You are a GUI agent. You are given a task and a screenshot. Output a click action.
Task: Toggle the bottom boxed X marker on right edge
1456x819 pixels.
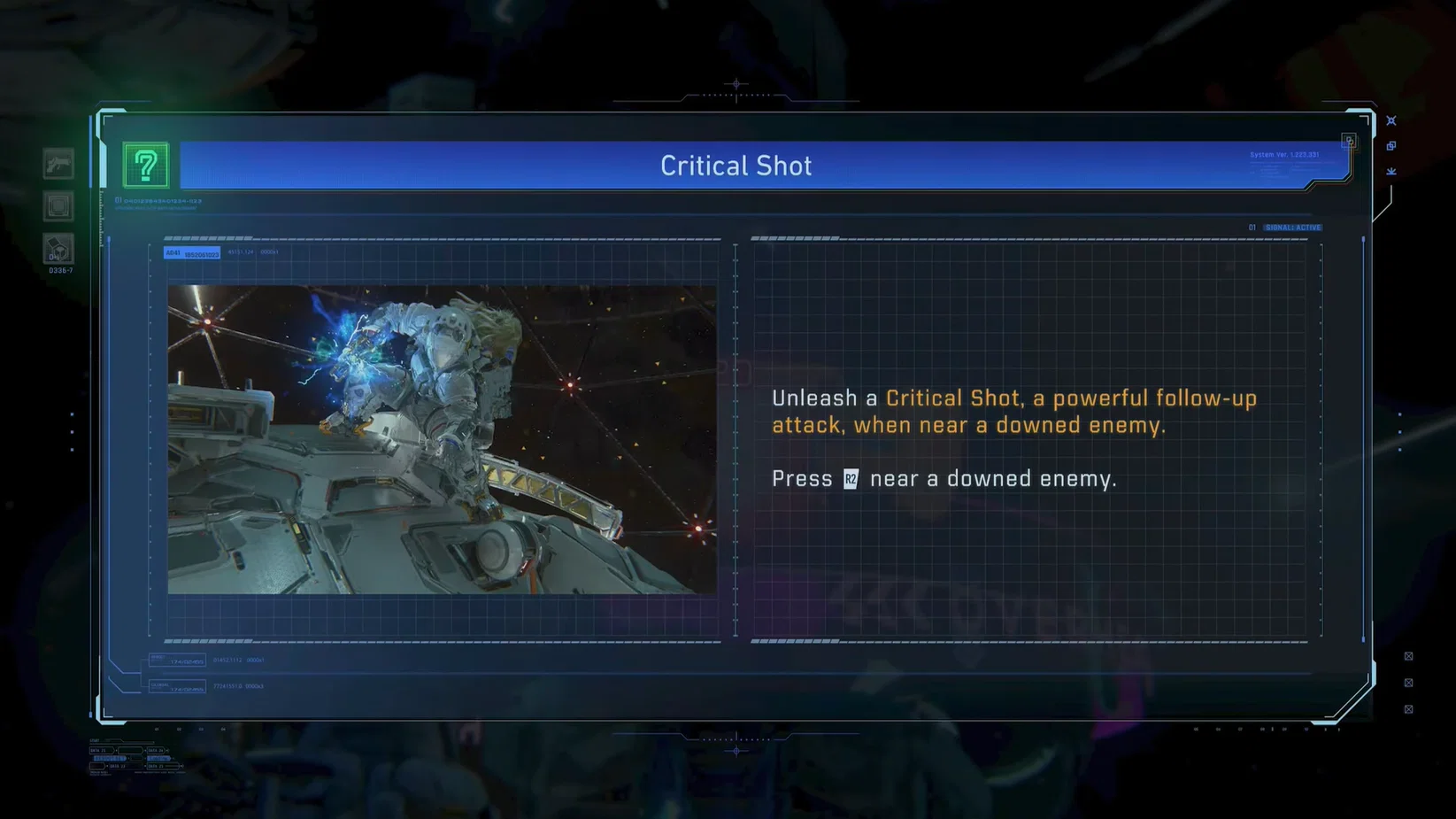tap(1410, 708)
